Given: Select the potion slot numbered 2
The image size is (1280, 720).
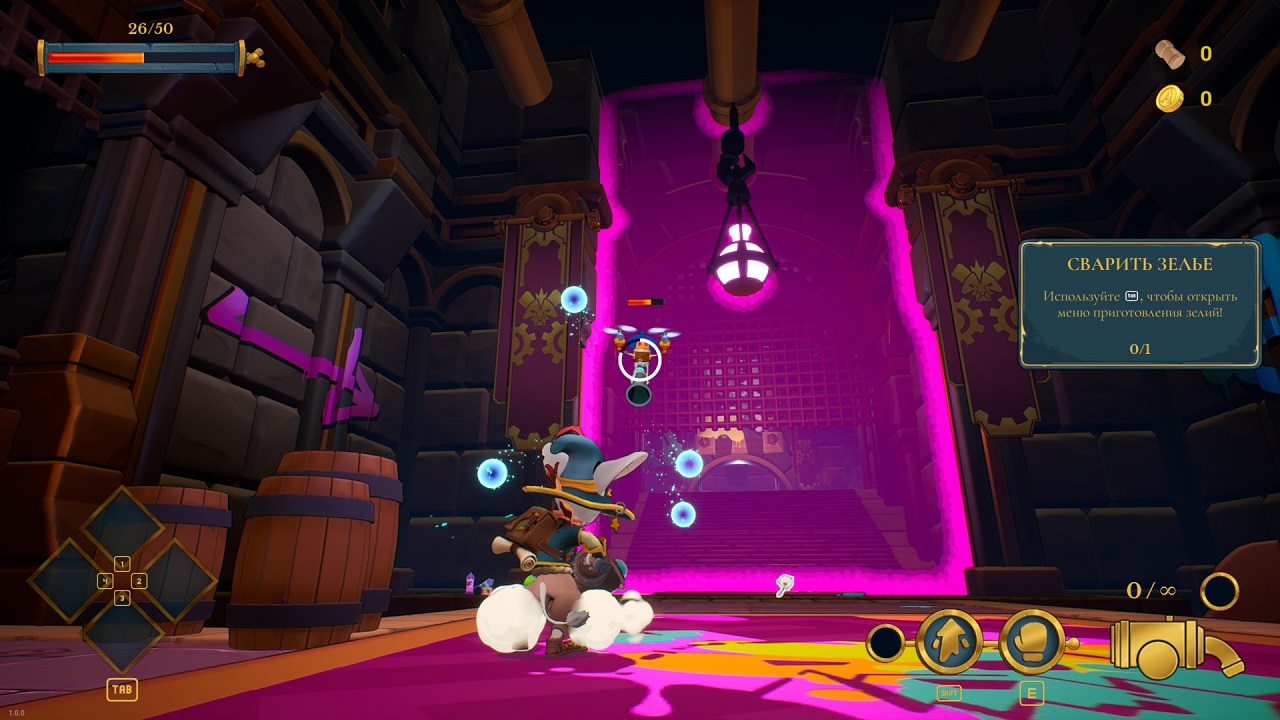Looking at the screenshot, I should coord(172,580).
